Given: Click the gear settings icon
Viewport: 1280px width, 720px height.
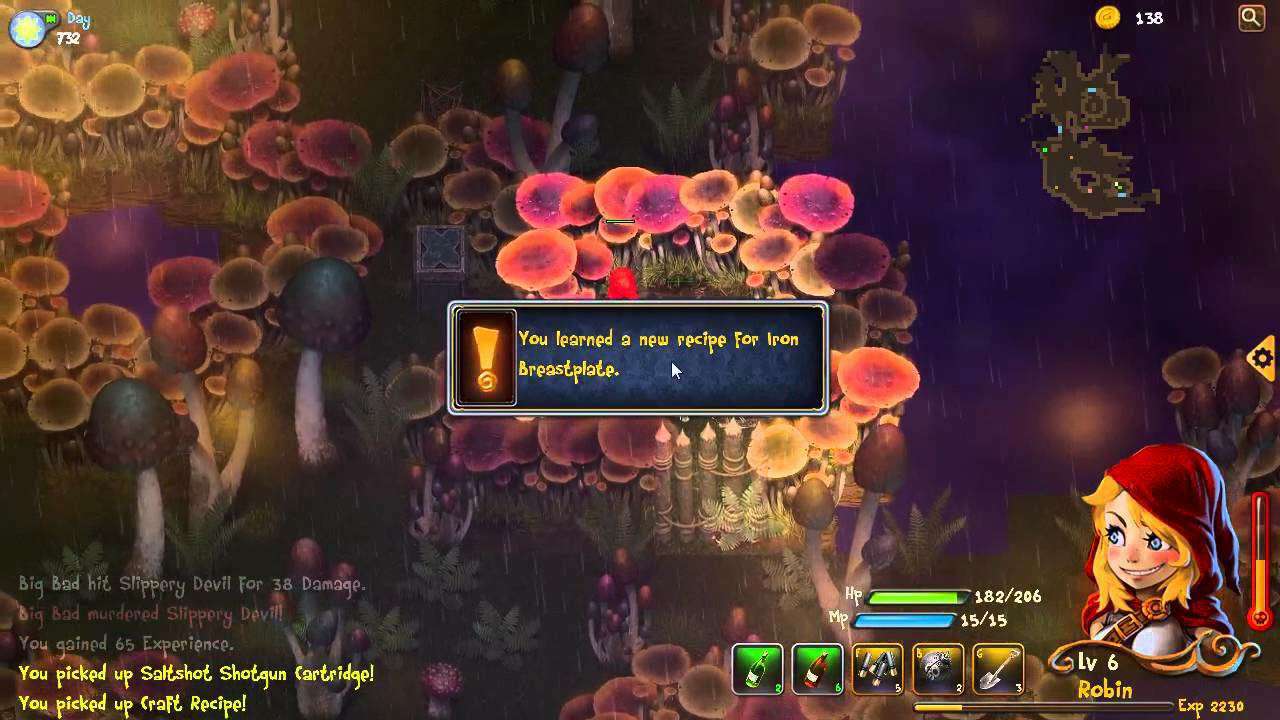Looking at the screenshot, I should [x=1263, y=357].
